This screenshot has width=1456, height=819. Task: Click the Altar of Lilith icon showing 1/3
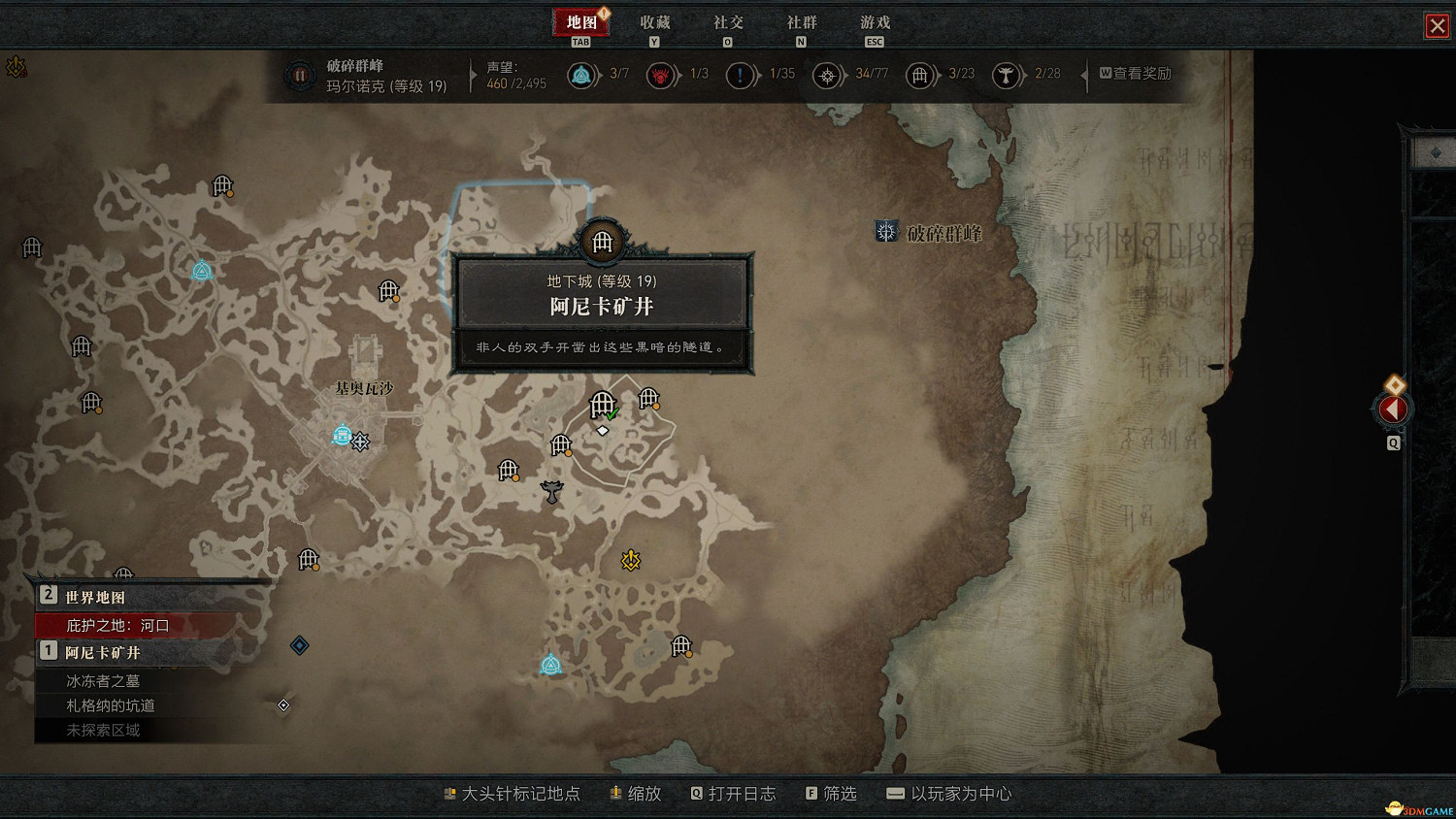coord(662,75)
